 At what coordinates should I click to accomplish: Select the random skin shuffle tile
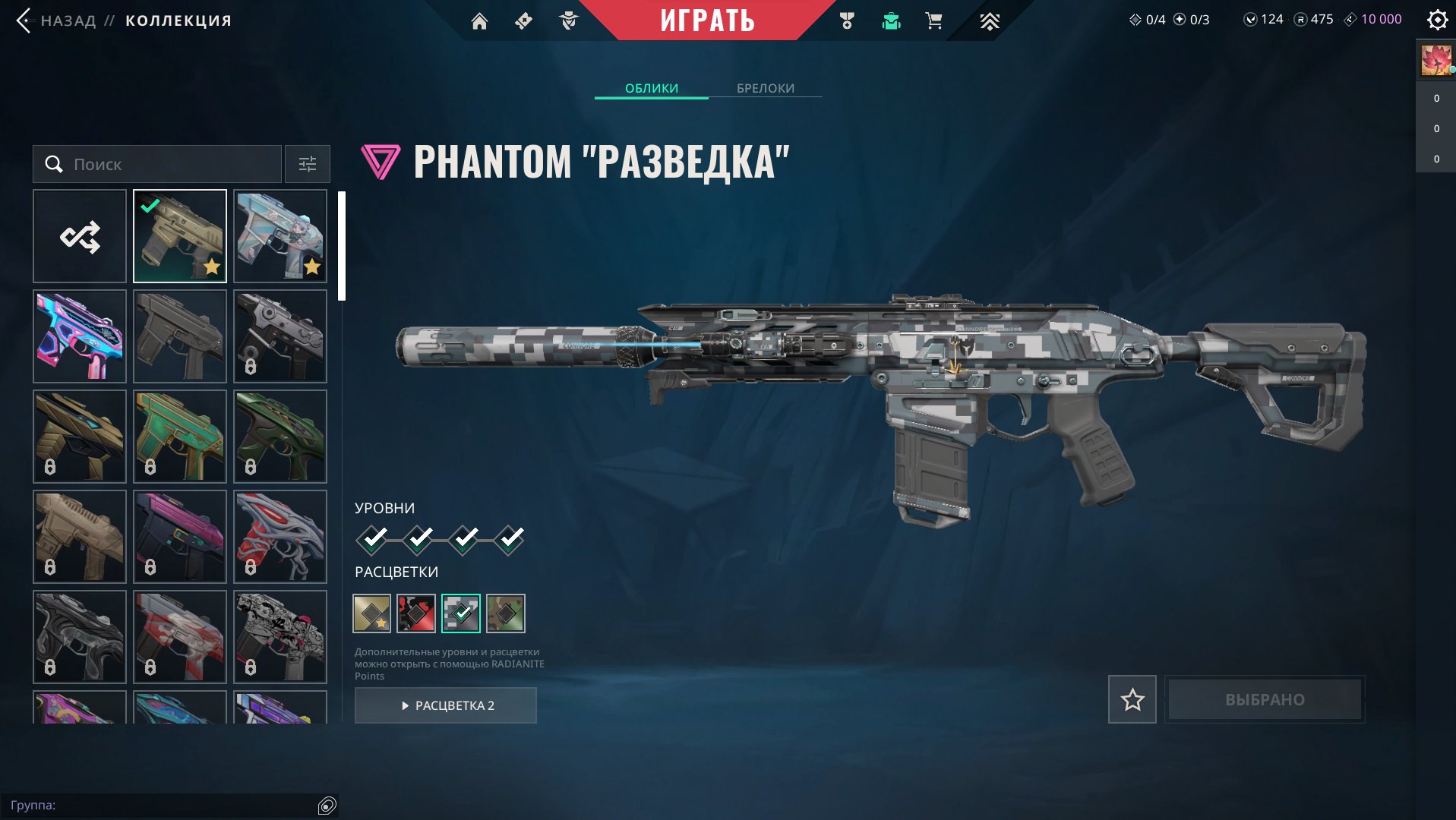[x=79, y=236]
